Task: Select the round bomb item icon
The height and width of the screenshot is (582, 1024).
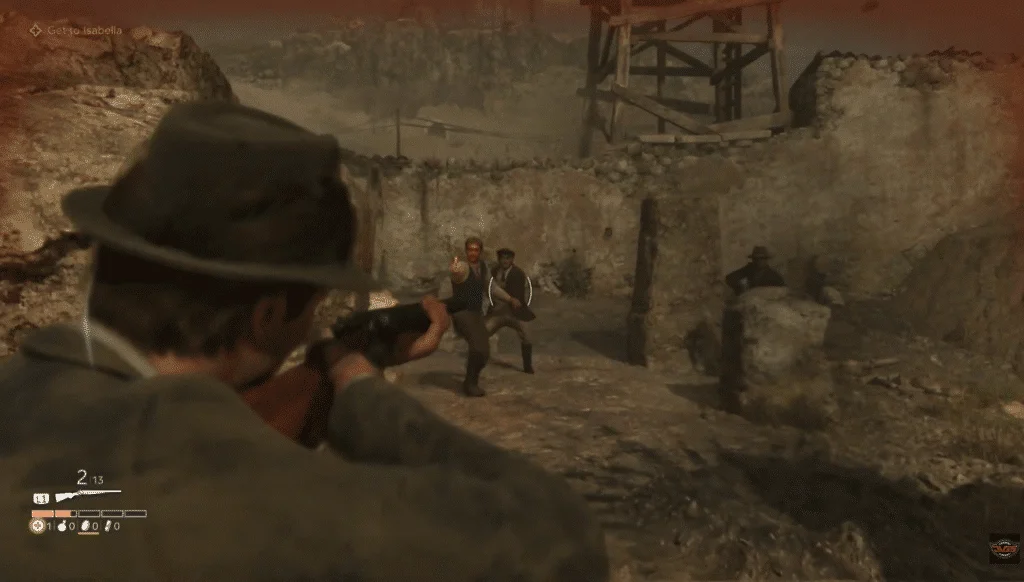Action: pos(62,526)
